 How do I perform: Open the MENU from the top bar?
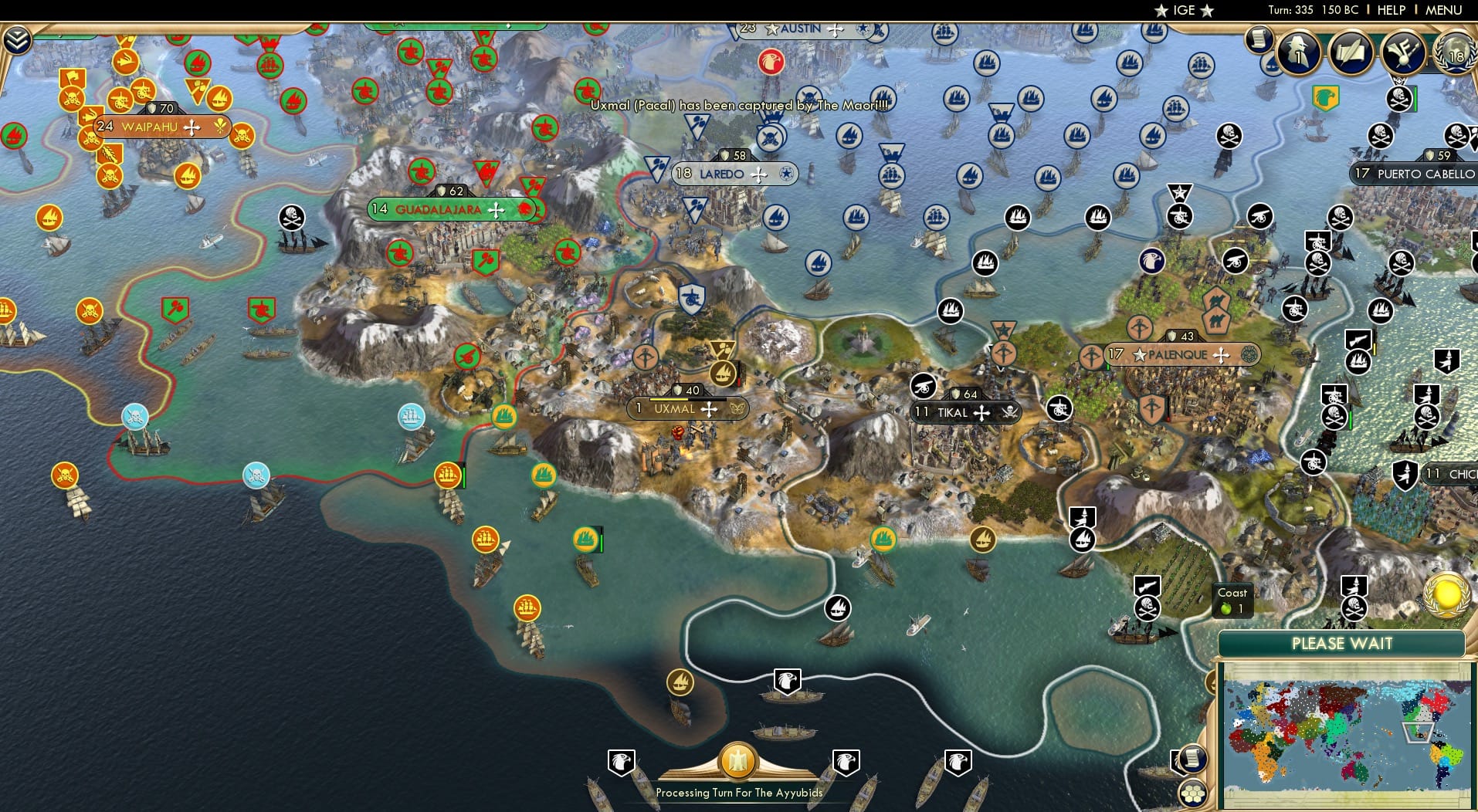click(1444, 9)
